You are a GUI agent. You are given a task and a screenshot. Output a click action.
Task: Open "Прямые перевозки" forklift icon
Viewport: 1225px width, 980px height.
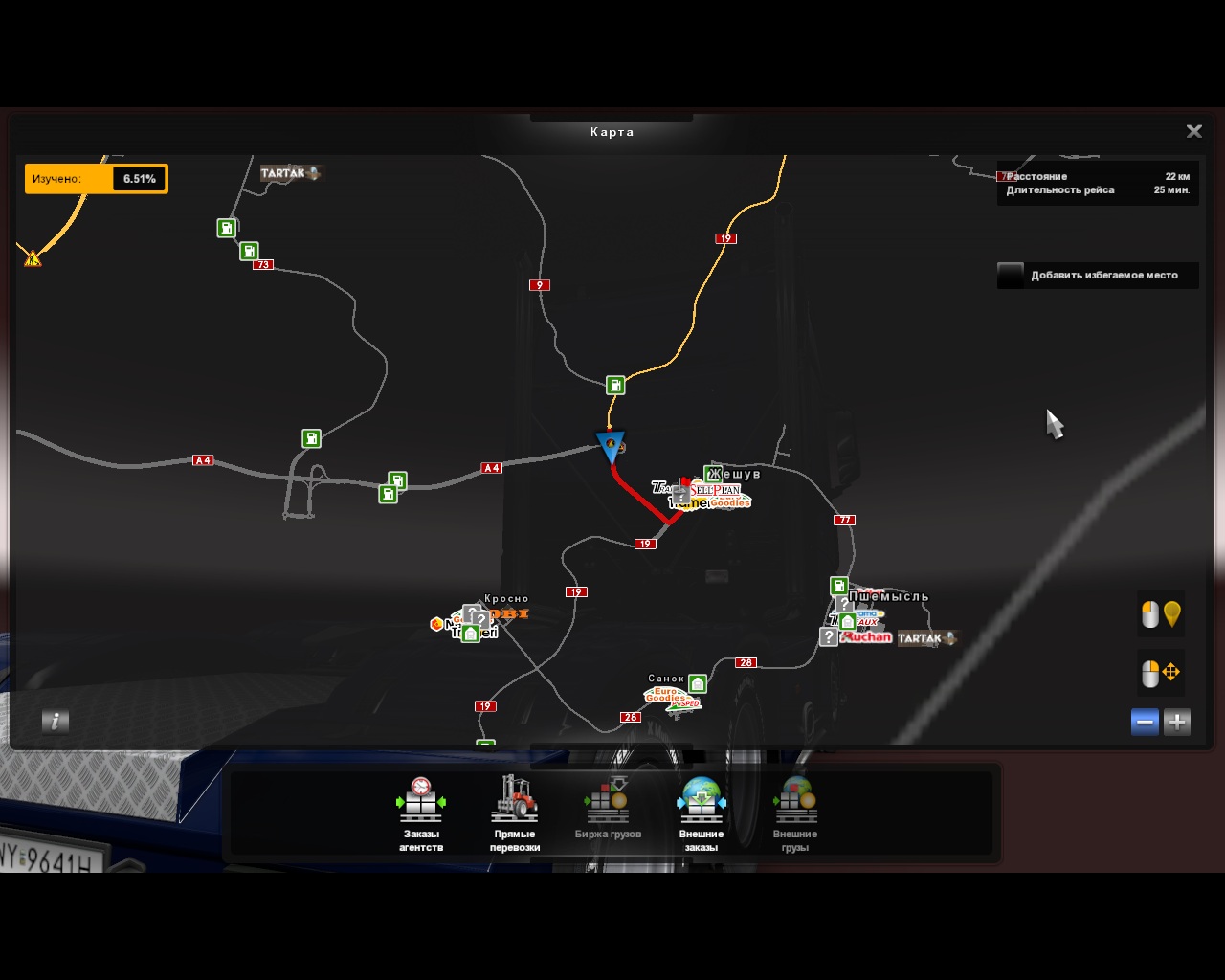click(x=515, y=813)
